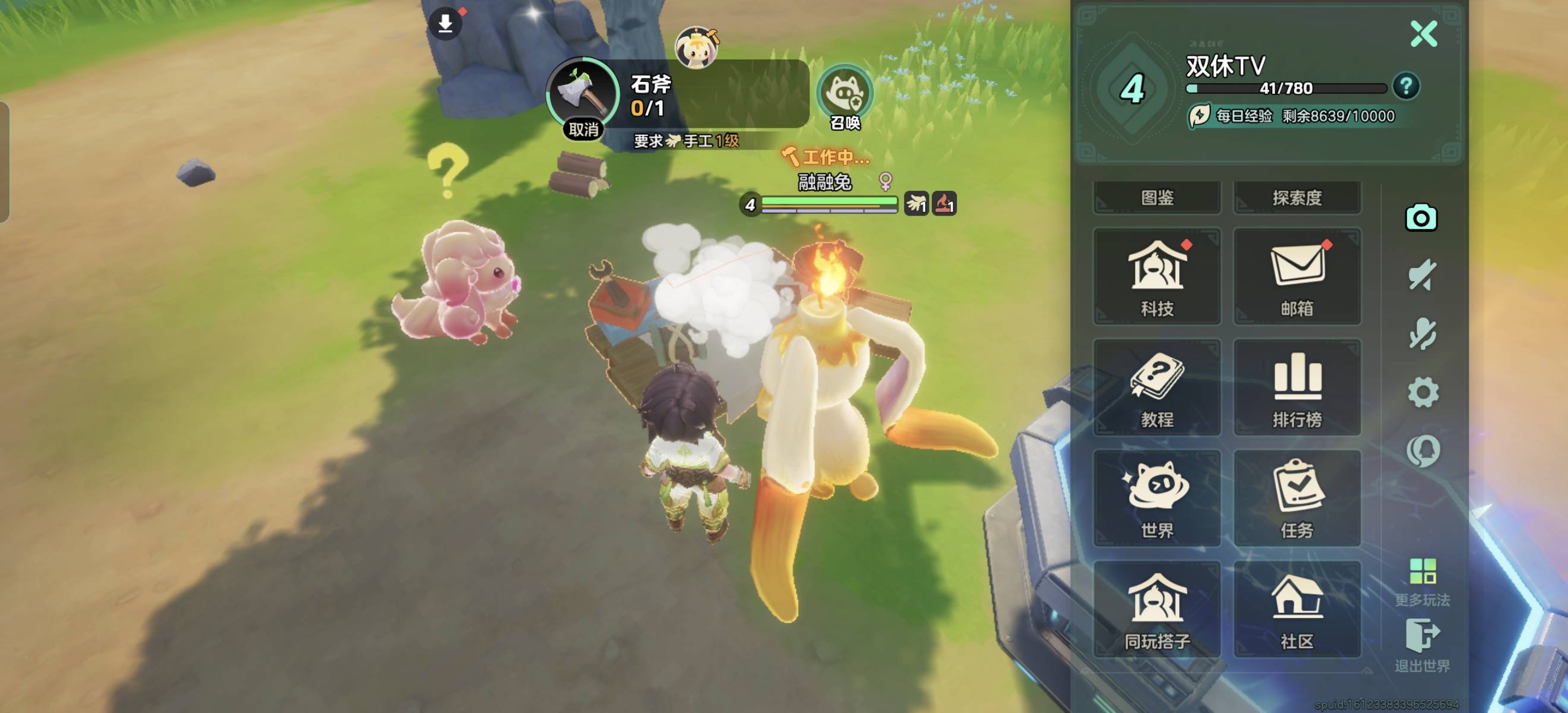Close the side menu panel

point(1423,34)
